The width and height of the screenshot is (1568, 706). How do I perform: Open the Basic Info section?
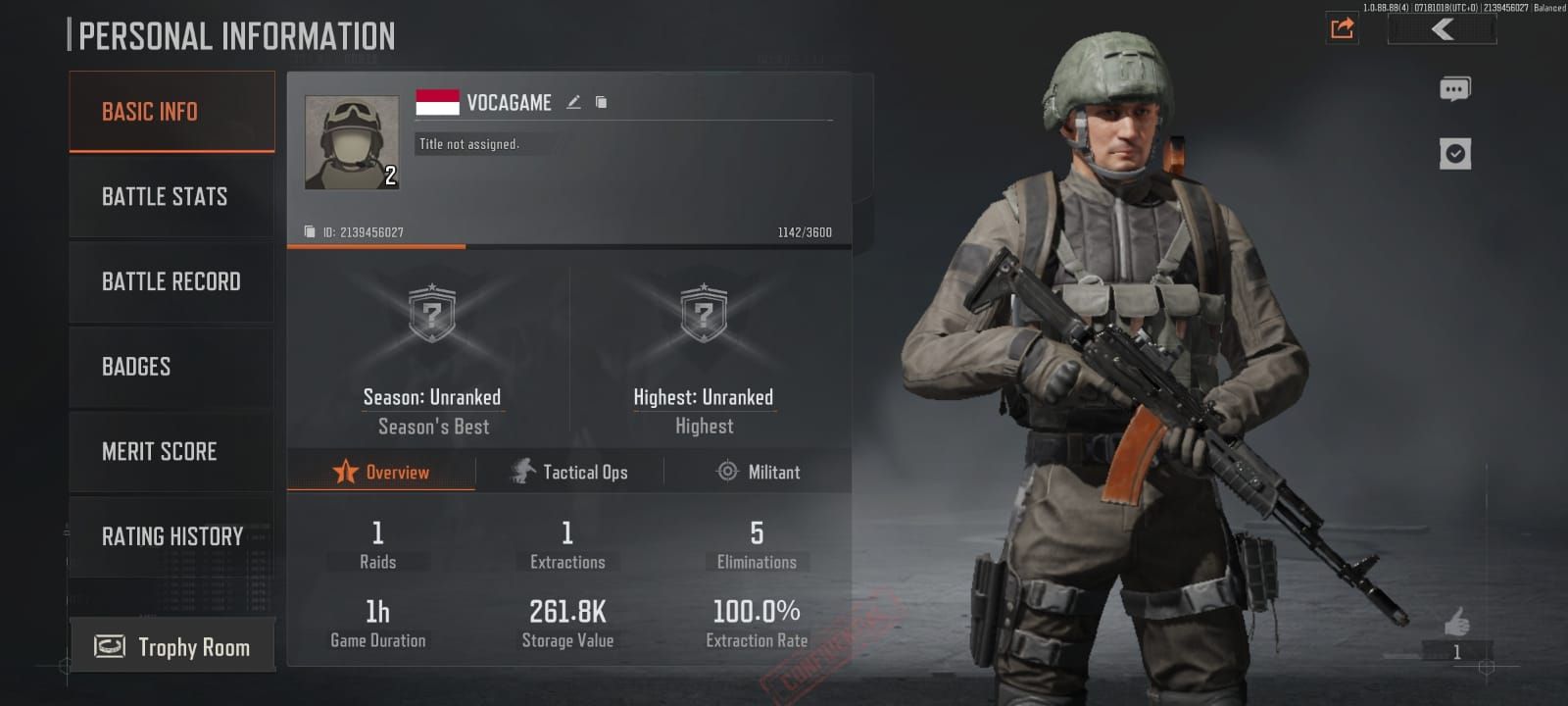click(171, 112)
